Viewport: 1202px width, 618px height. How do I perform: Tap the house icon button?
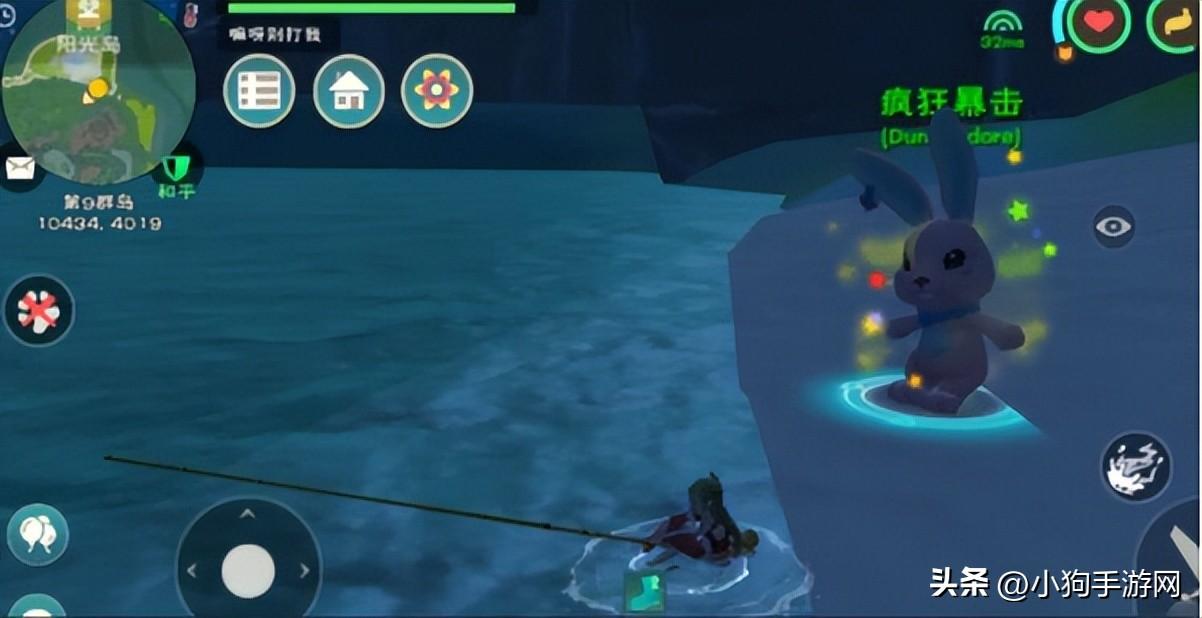click(349, 91)
